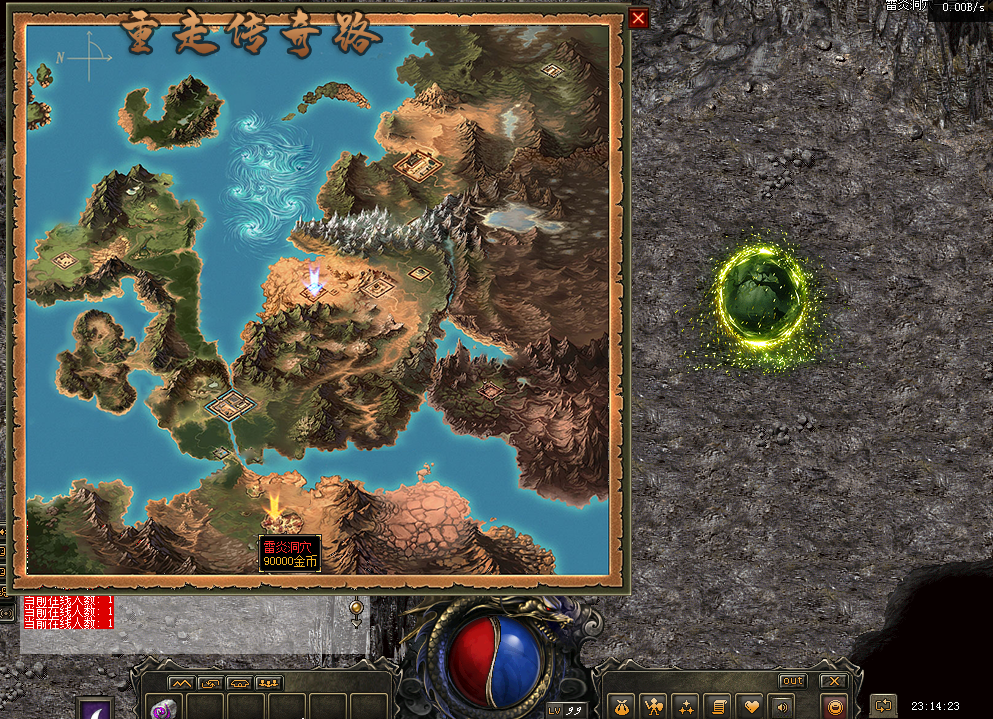Click the three-figures group icon above the hotbar

pyautogui.click(x=268, y=683)
